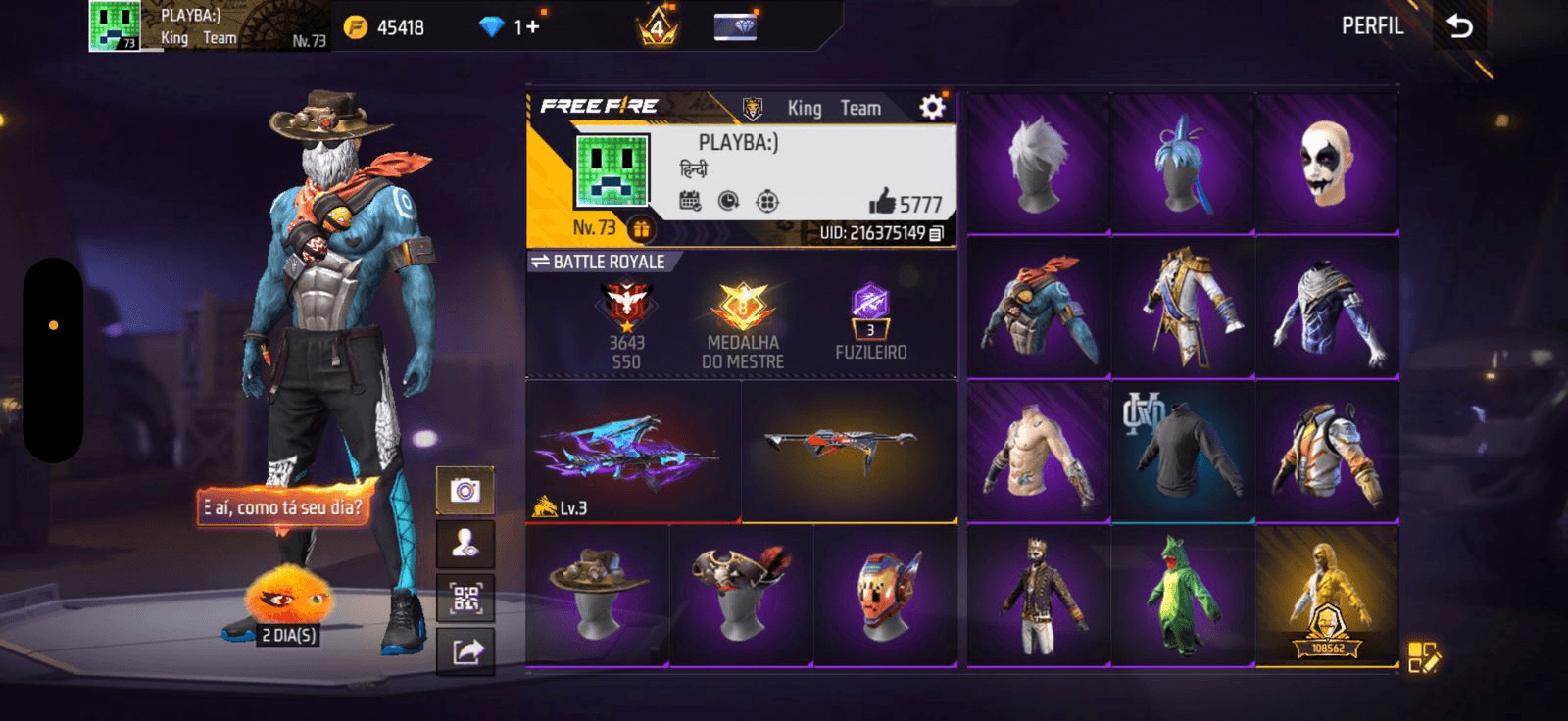Select the cowboy hat with goggles
This screenshot has height=721, width=1568.
point(598,597)
